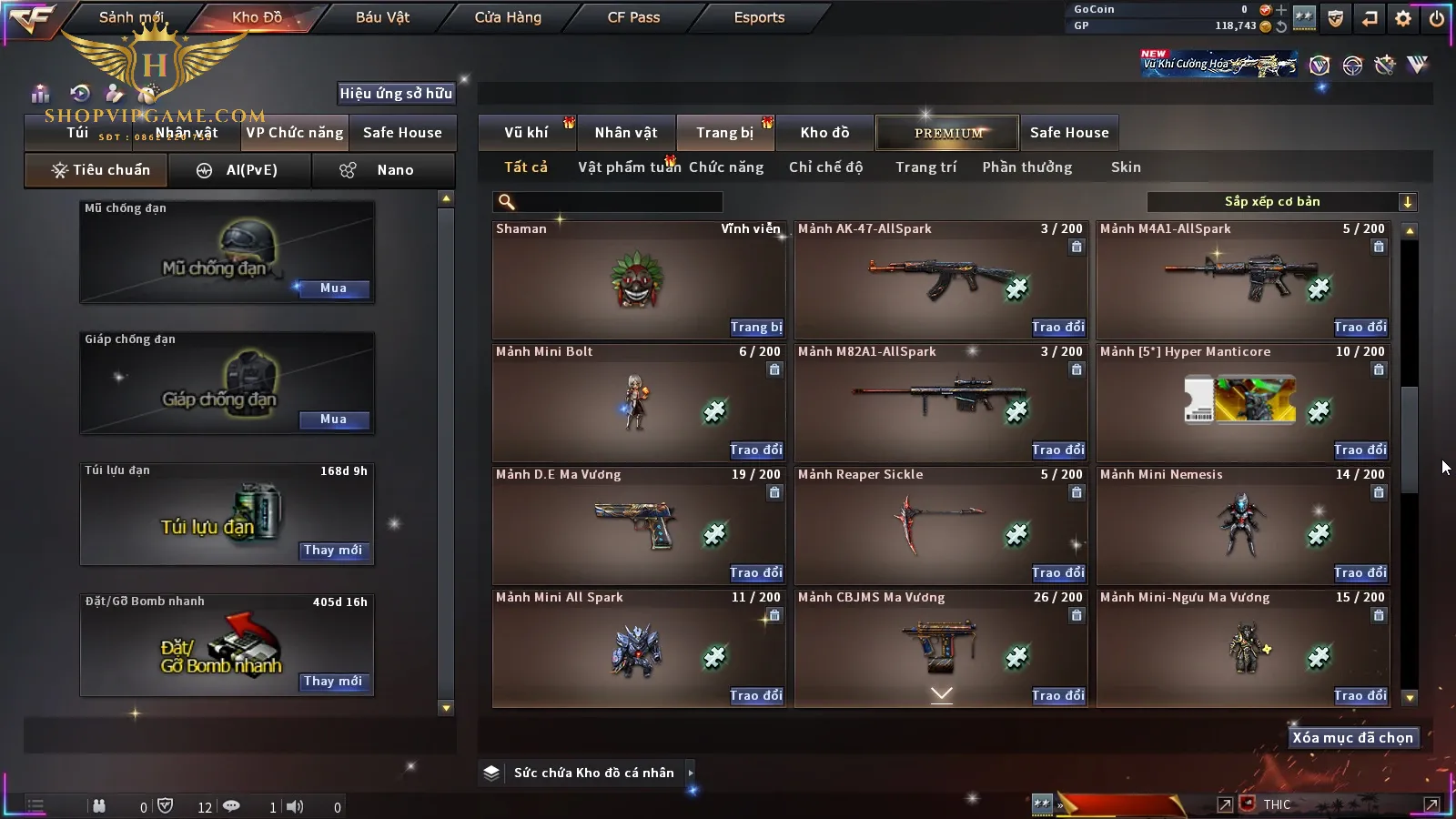Click the power exit icon

(x=1437, y=18)
